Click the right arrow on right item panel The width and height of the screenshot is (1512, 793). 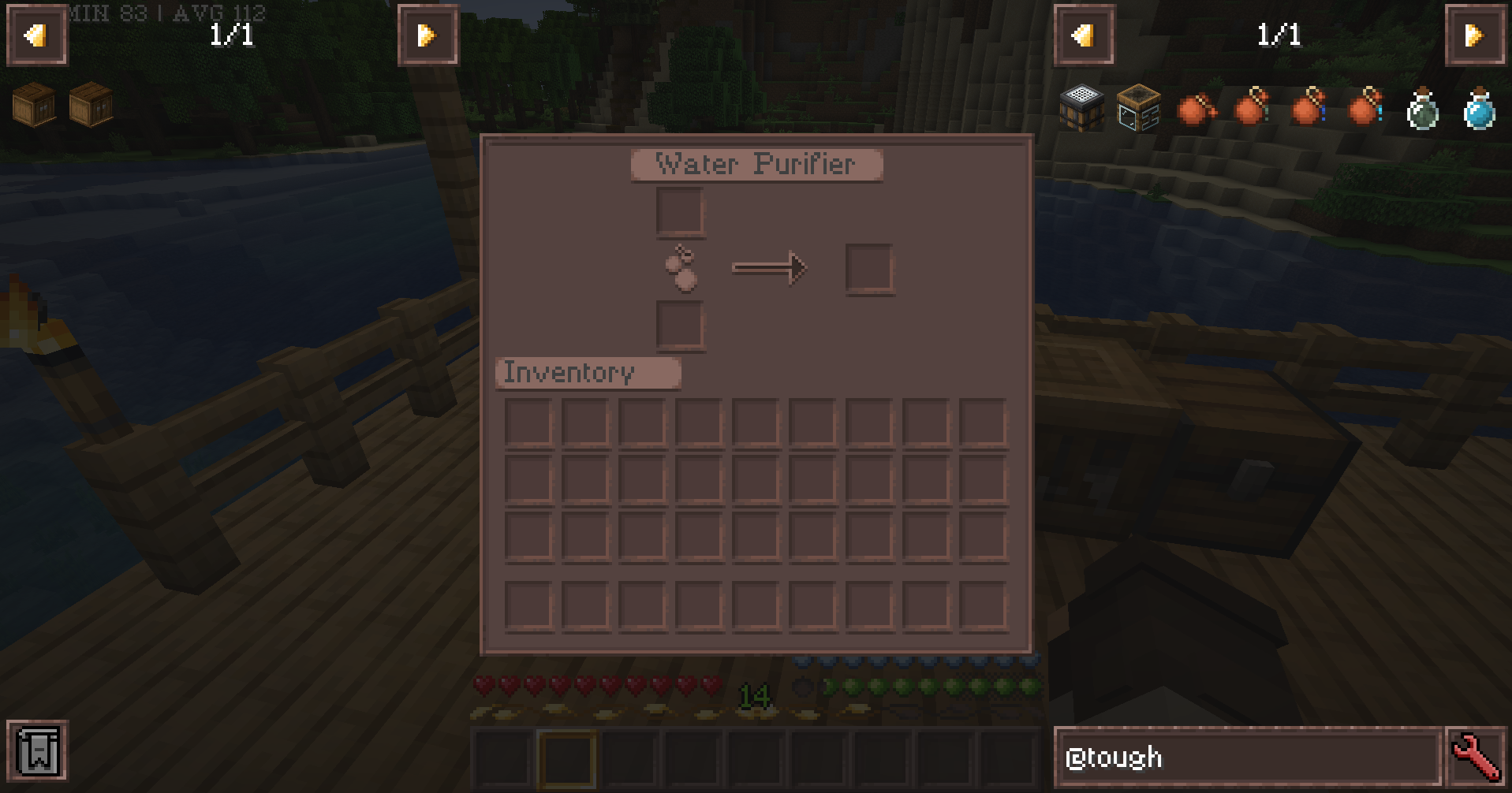1477,35
